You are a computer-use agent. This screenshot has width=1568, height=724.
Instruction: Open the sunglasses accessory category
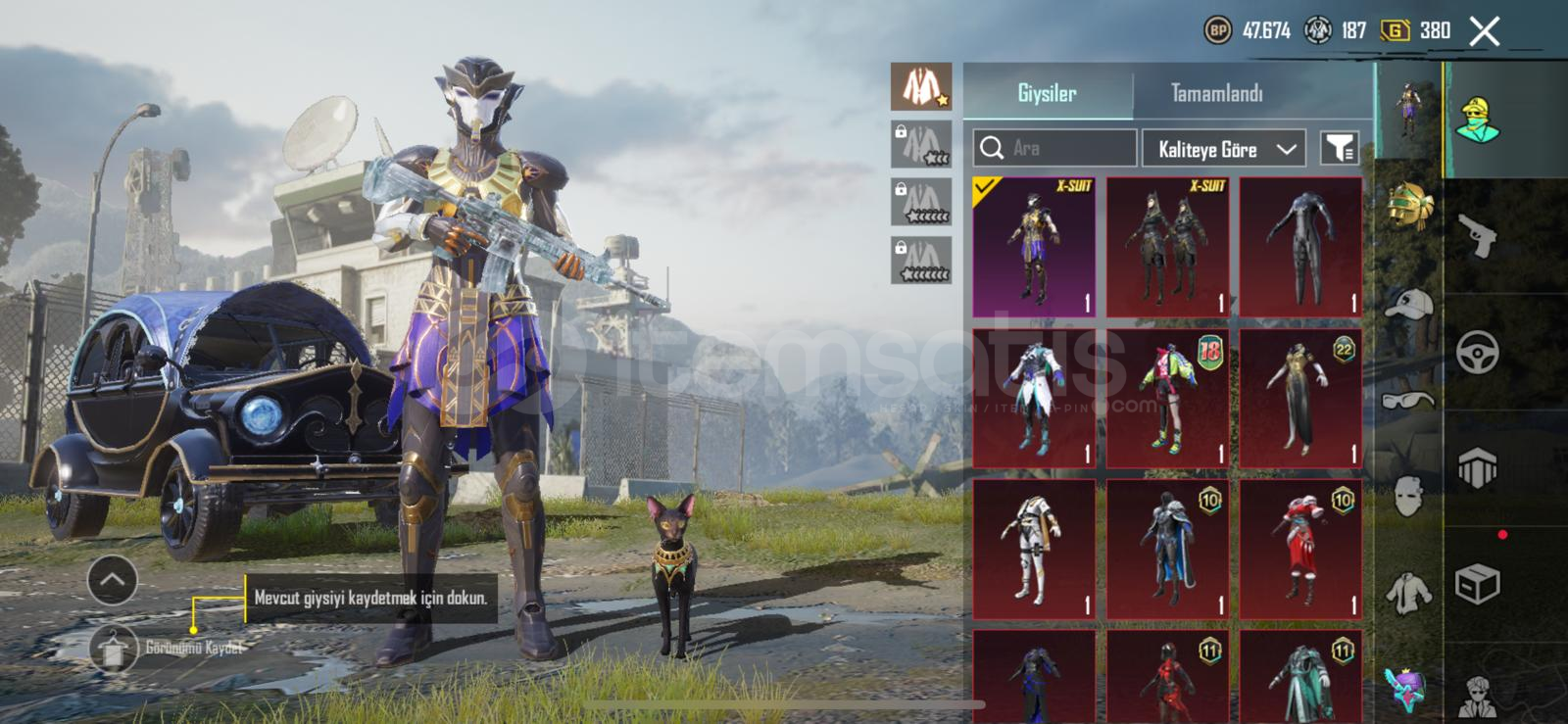[x=1409, y=400]
